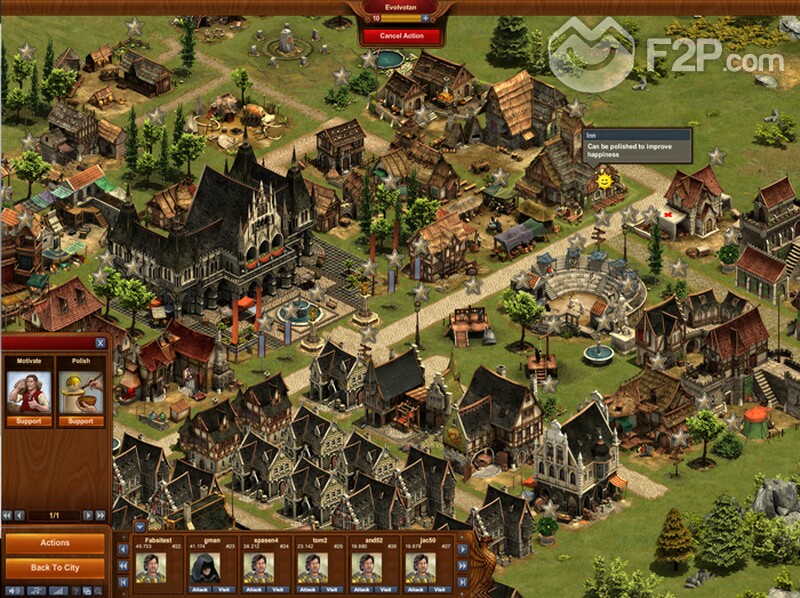Attack player spasen4
Viewport: 800px width, 598px height.
coord(252,589)
